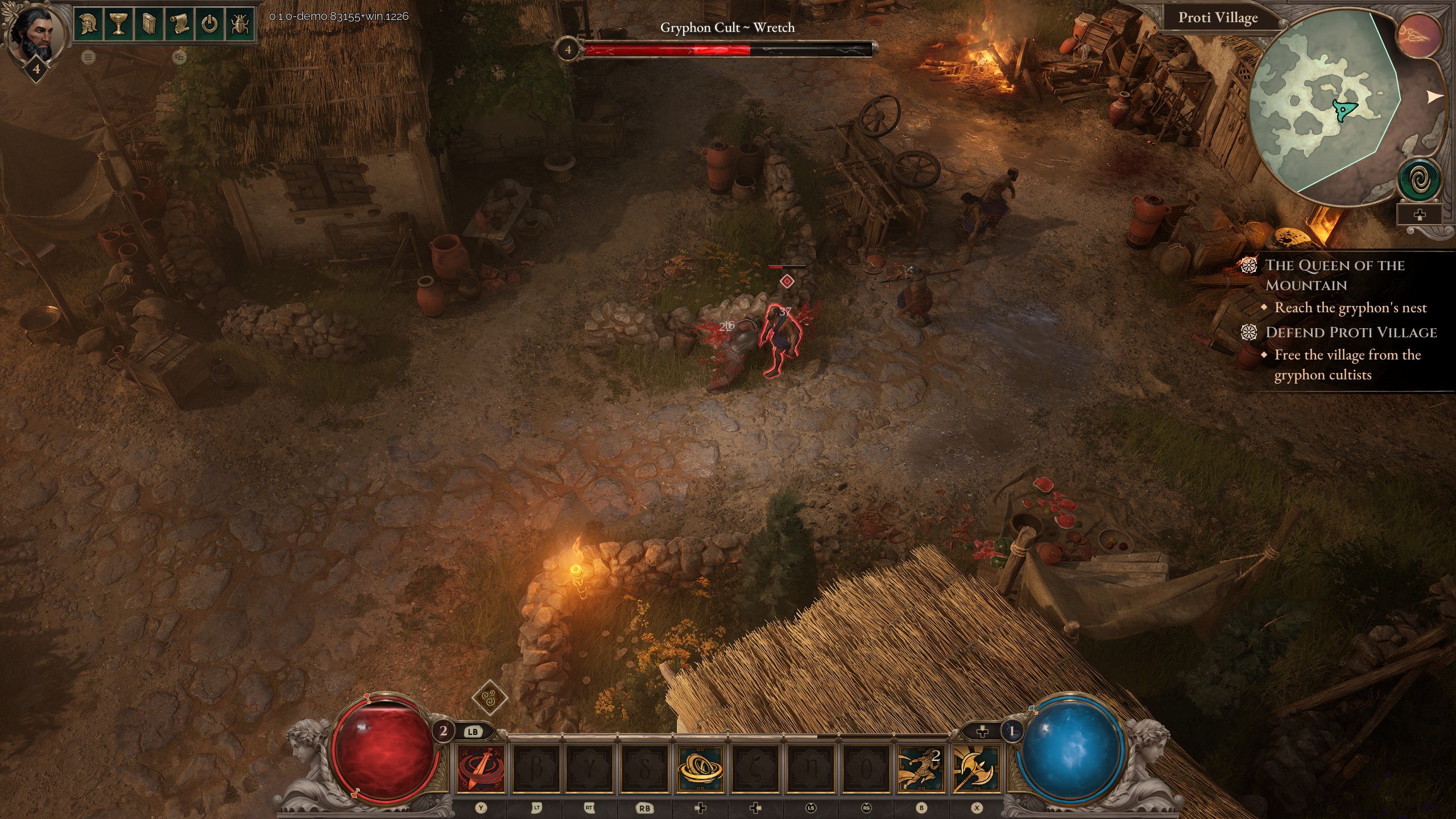Click the power button icon
Viewport: 1456px width, 819px height.
[x=210, y=24]
